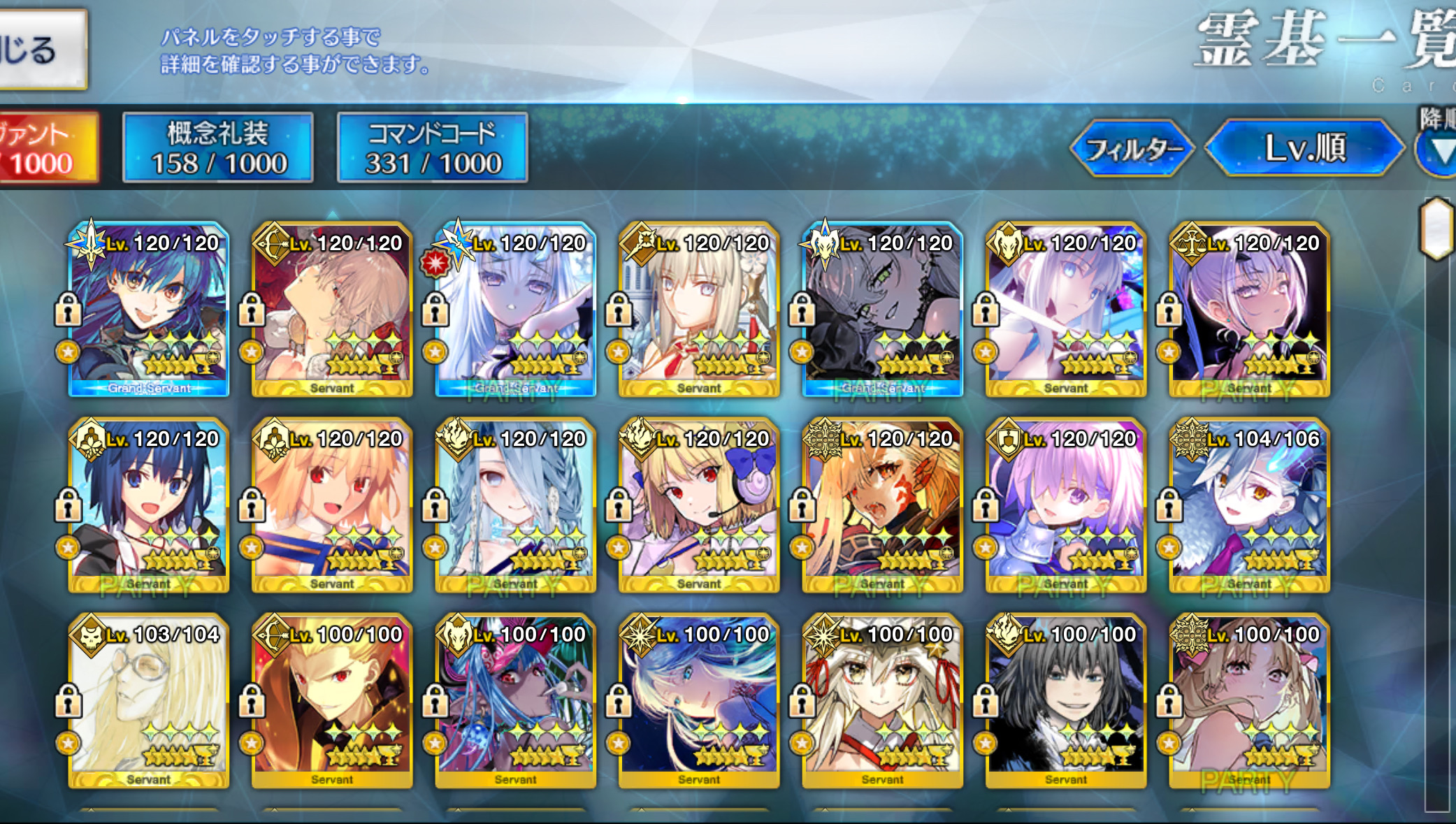This screenshot has width=1456, height=824.
Task: Select the Mash Kyrielight shielder card
Action: coord(1065,505)
